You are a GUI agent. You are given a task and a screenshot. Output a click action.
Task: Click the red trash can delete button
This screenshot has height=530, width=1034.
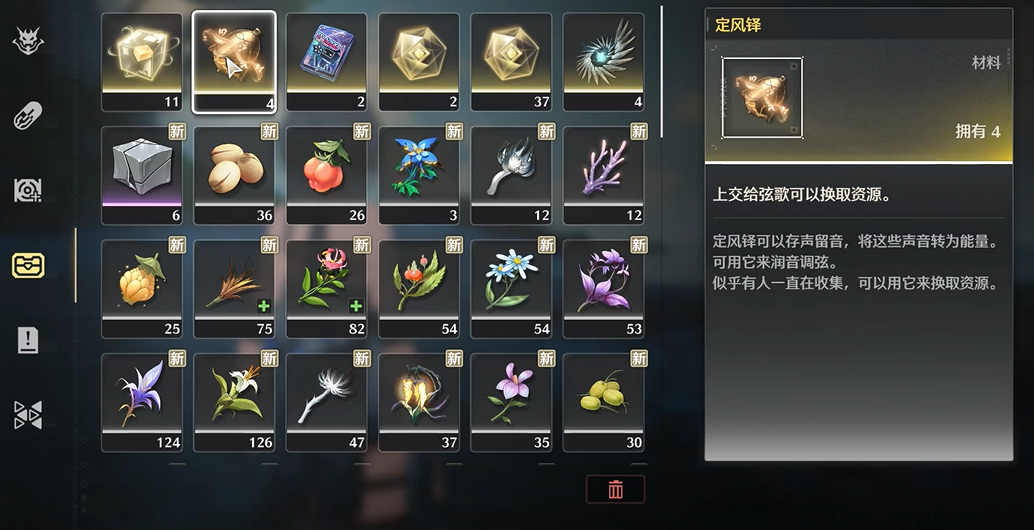(x=615, y=489)
